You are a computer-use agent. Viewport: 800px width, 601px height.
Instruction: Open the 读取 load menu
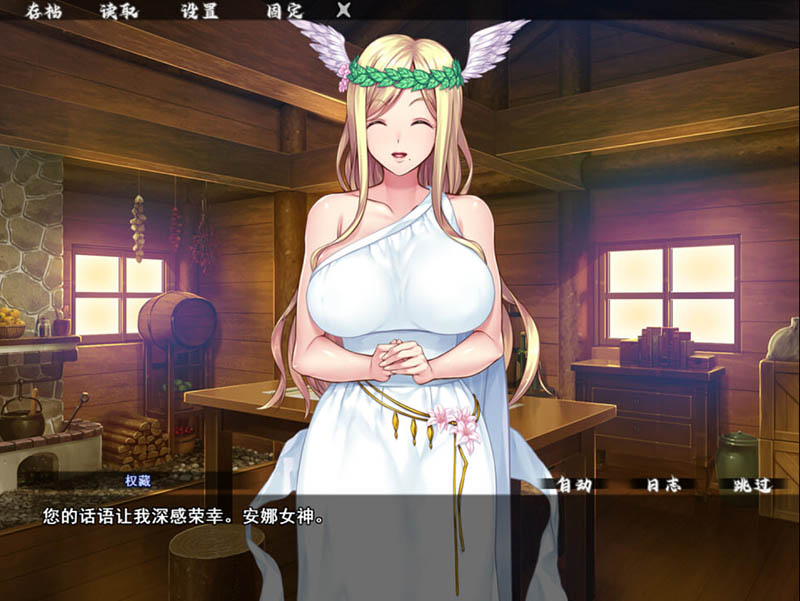pos(120,11)
